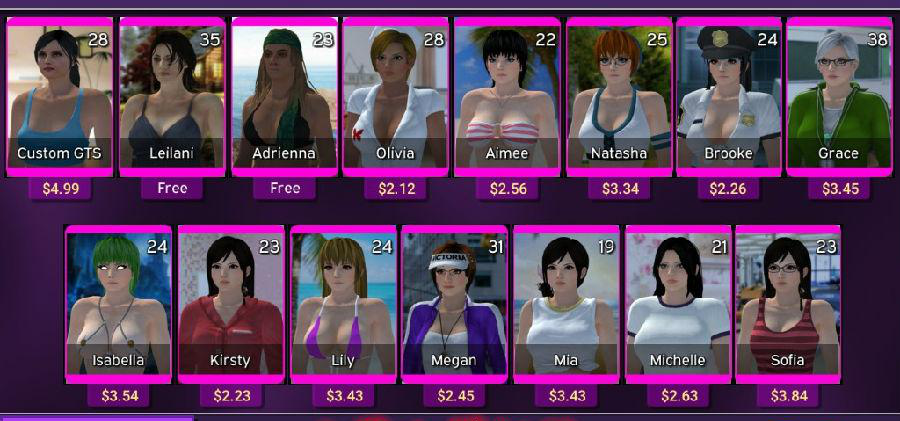Pick the Grace character card
Viewport: 900px width, 421px height.
839,98
